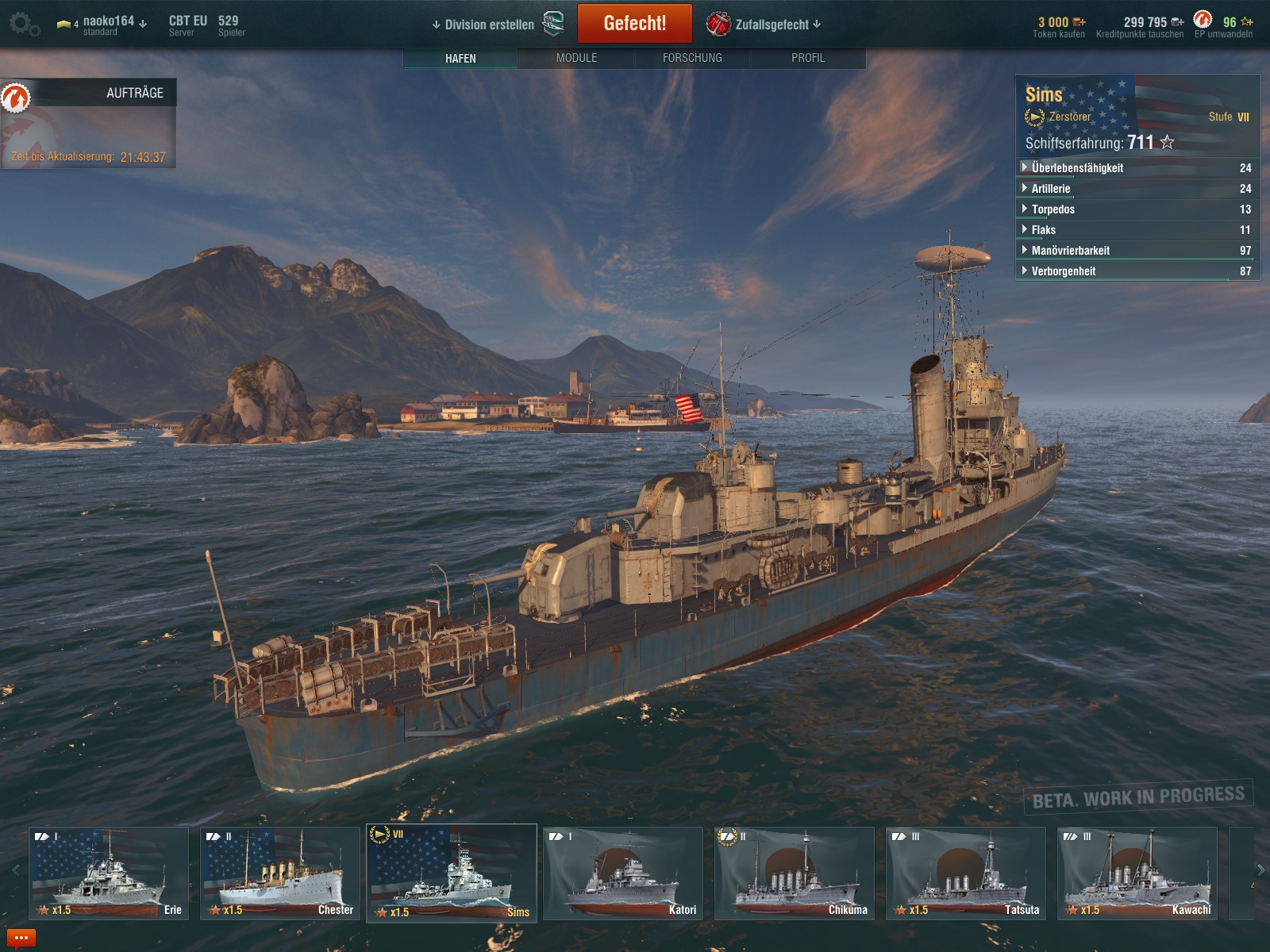Switch to the FORSCHUNG tab
Viewport: 1270px width, 952px height.
(x=692, y=58)
